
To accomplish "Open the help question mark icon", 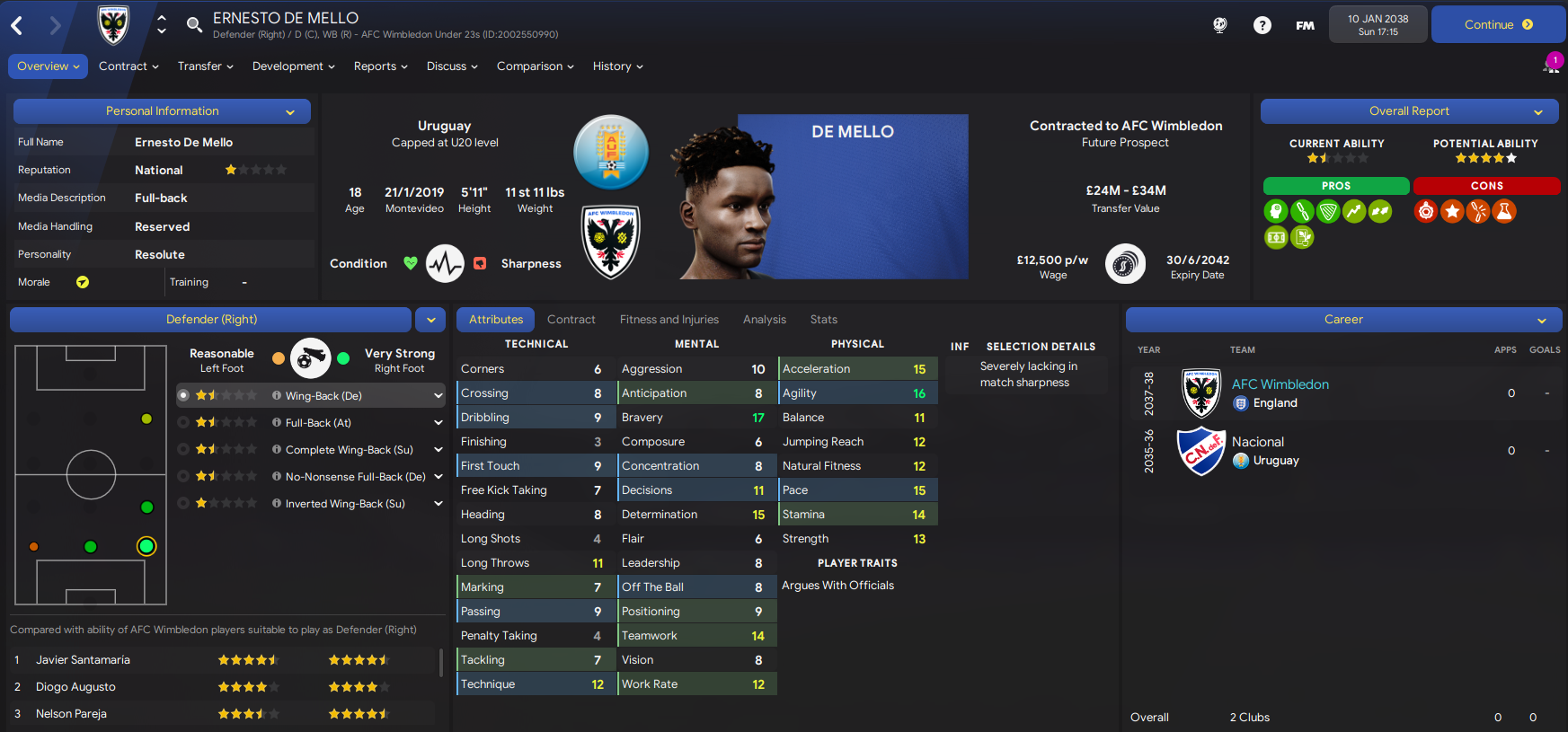I will (1262, 25).
